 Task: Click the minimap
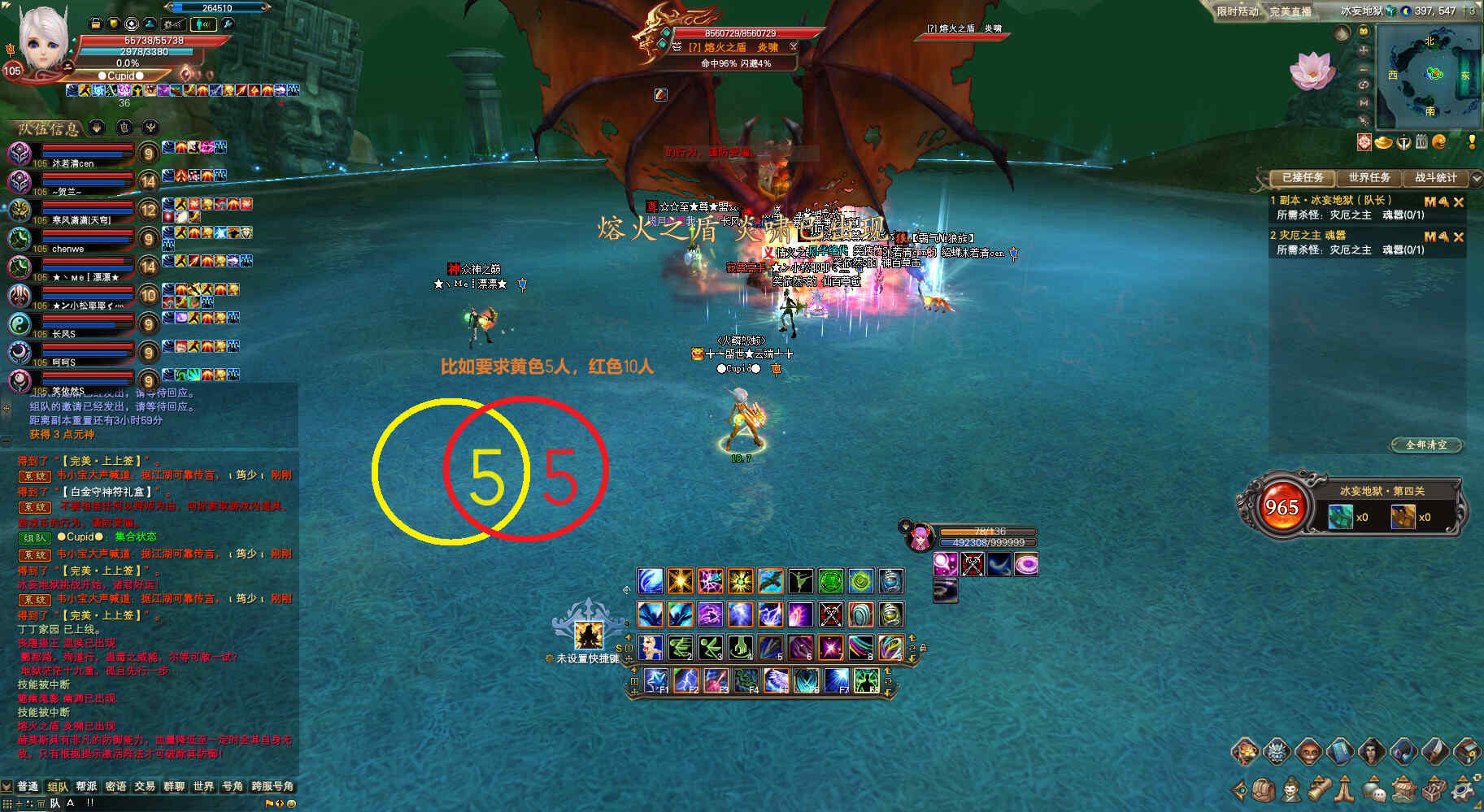pos(1433,75)
